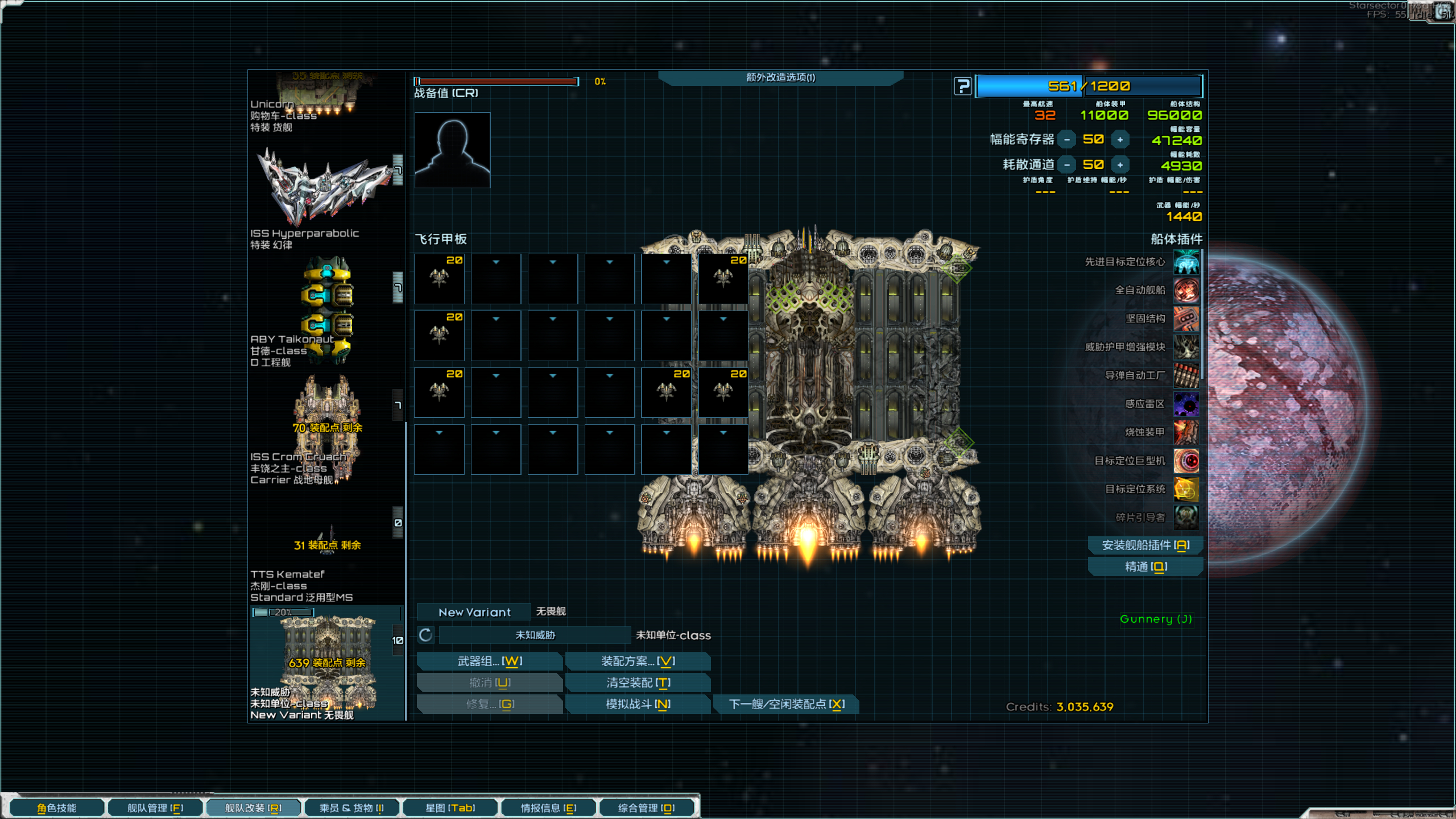1456x819 pixels.
Task: Select the empty officer portrait
Action: click(x=452, y=150)
